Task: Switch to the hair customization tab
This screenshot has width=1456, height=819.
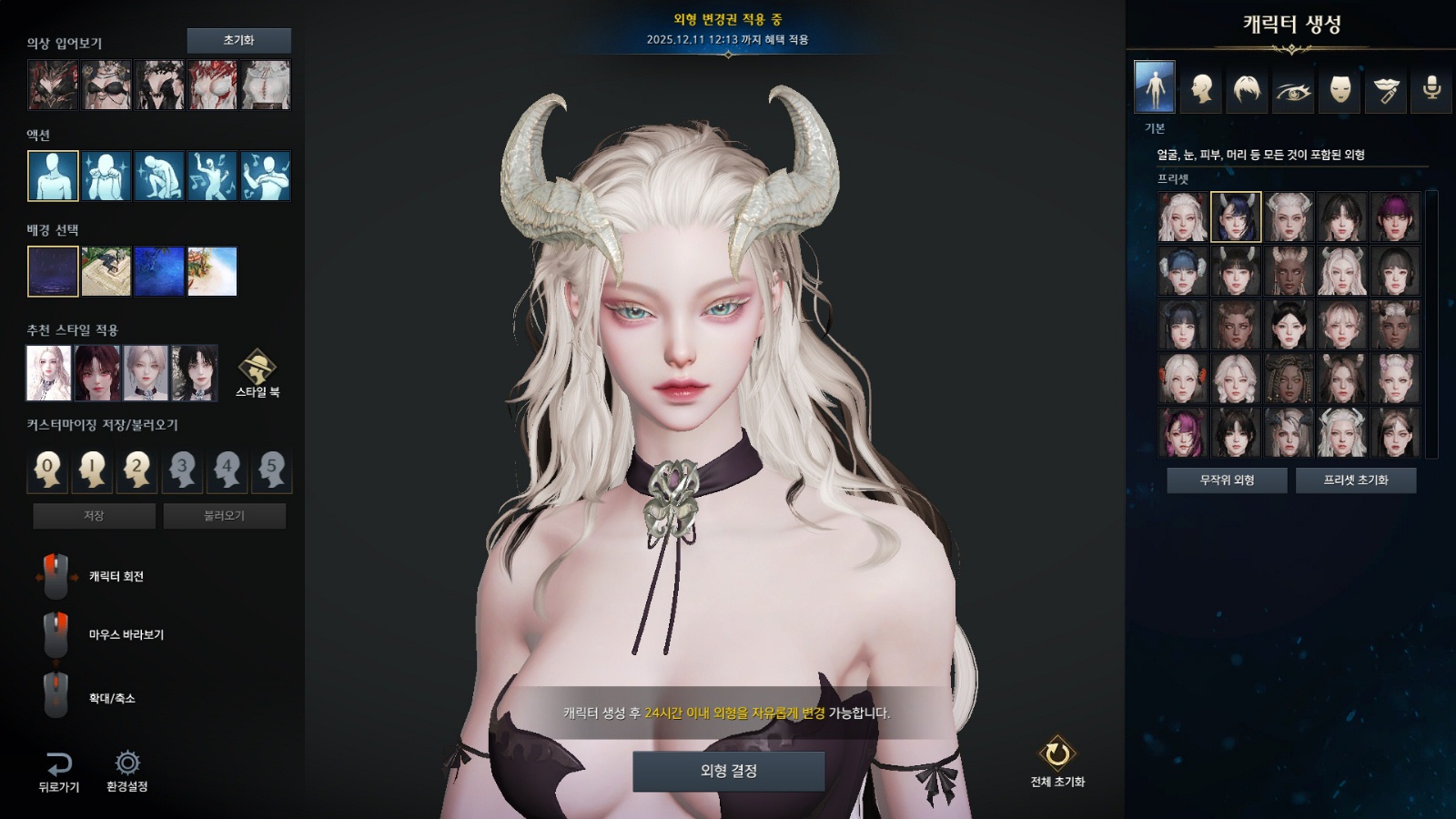Action: [1247, 88]
